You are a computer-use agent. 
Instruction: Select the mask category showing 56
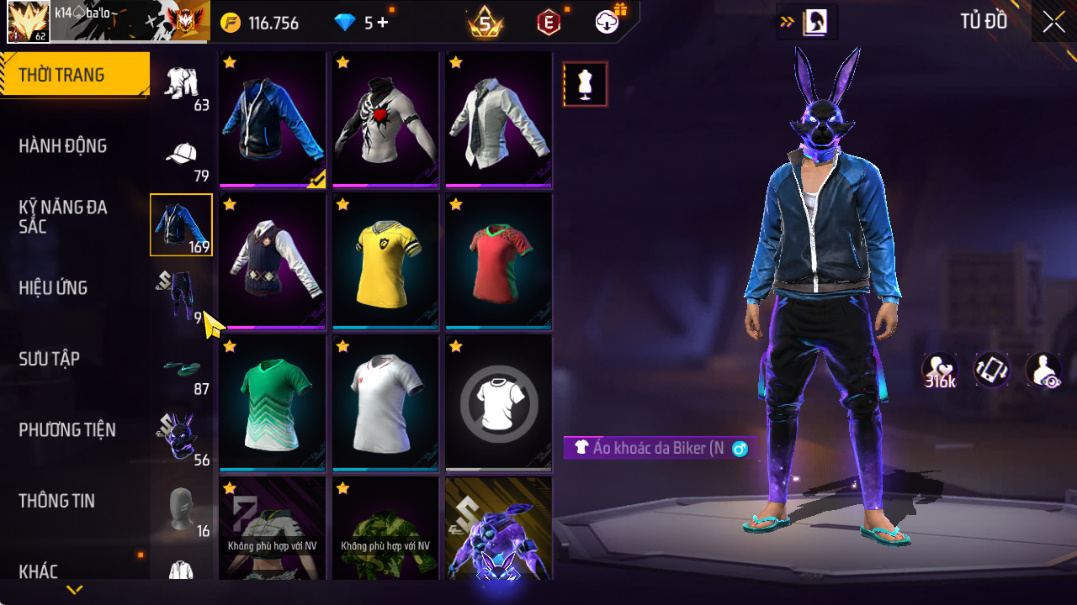tap(181, 440)
